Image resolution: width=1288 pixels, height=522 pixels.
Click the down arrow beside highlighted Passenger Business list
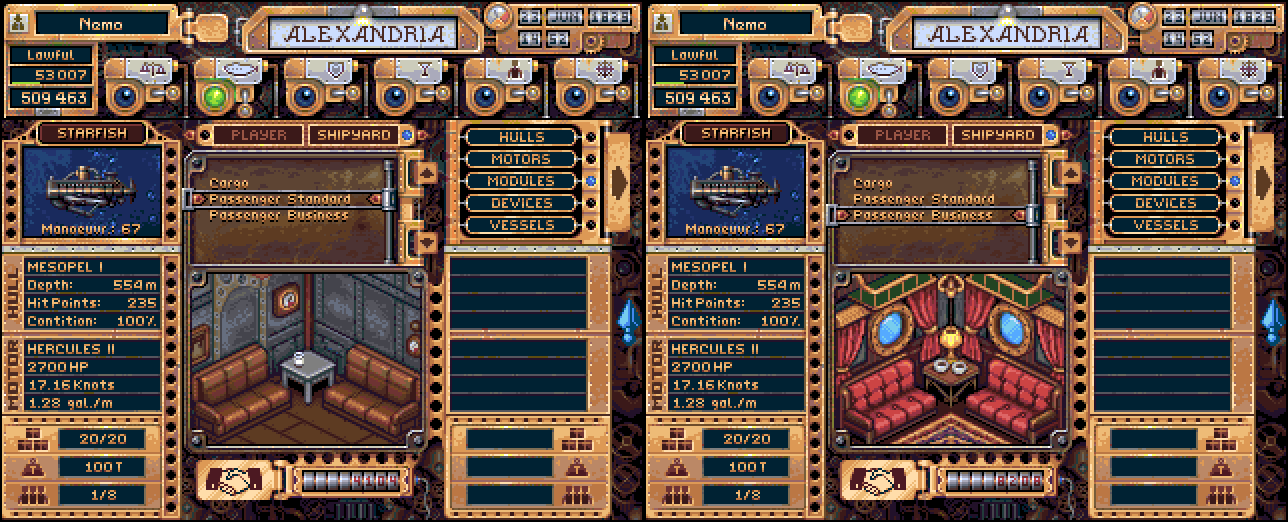tap(1070, 241)
